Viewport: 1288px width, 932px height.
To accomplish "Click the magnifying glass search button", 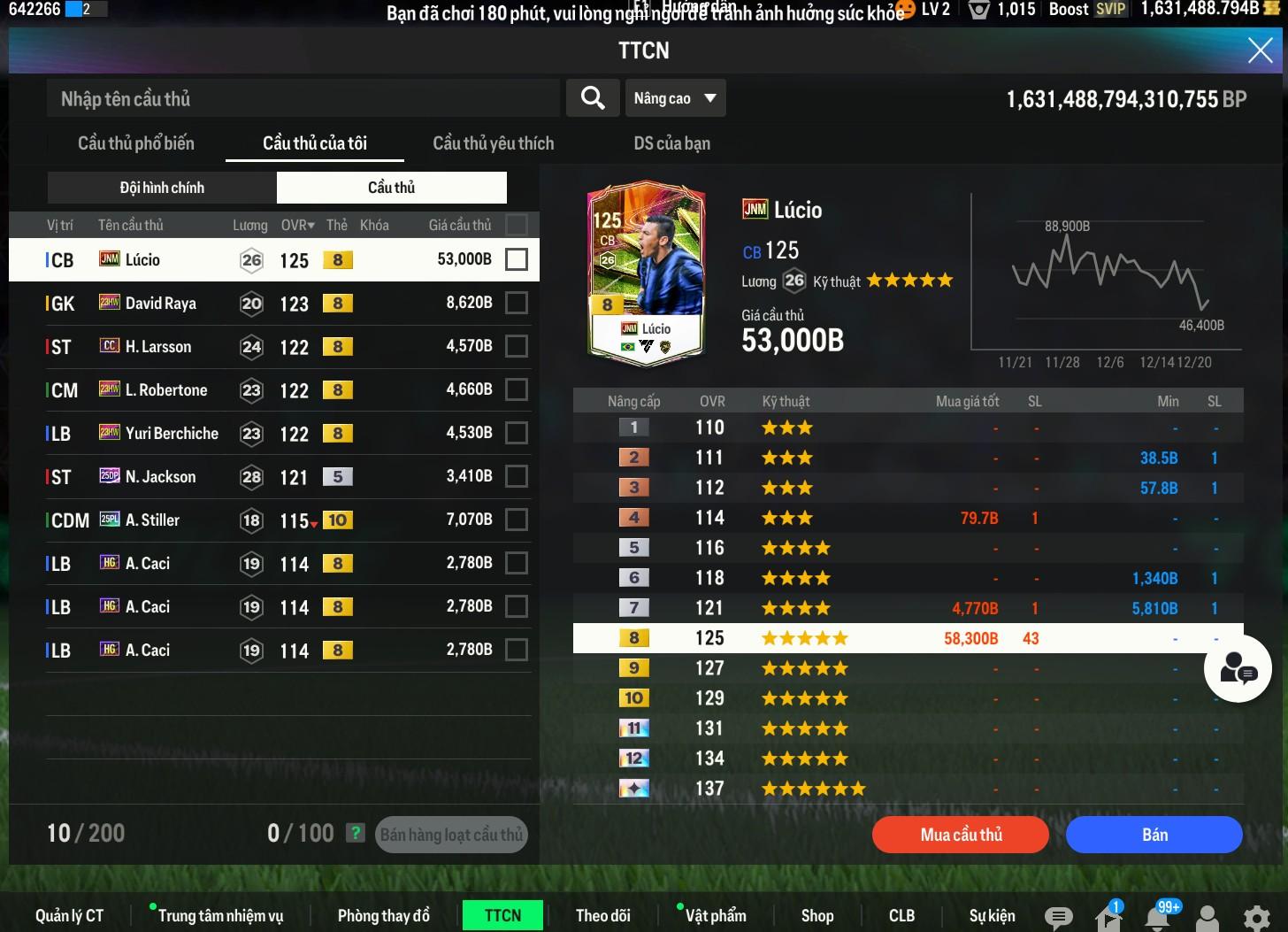I will 592,98.
